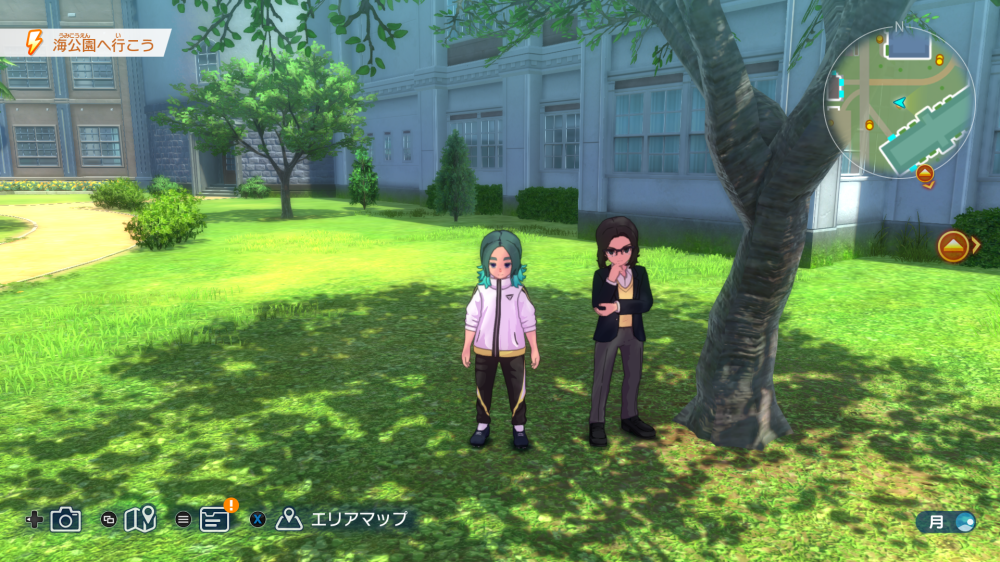
Task: Open the message log with the notification badge
Action: (x=215, y=519)
